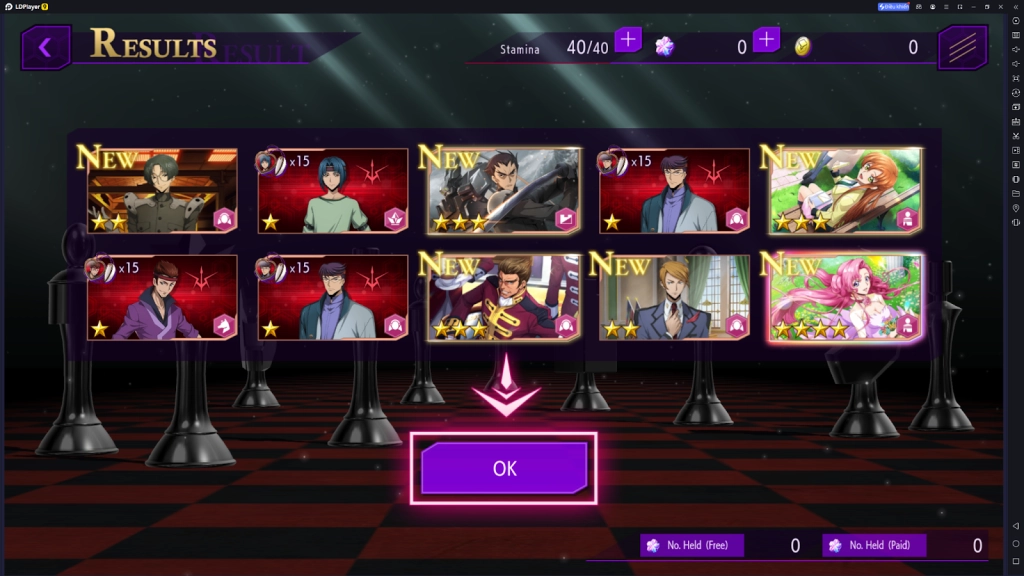The width and height of the screenshot is (1024, 576).
Task: Select the orange-haired girl three-star card
Action: coord(845,191)
